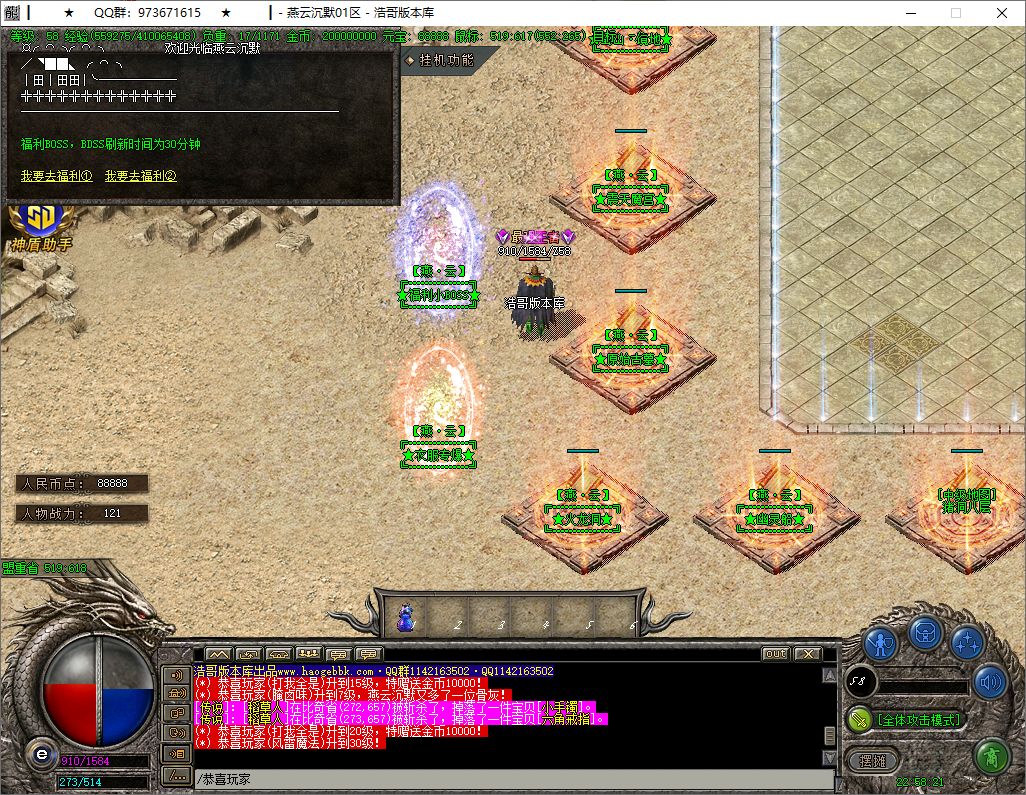Open the skills icon with sparkle stars

coord(967,642)
